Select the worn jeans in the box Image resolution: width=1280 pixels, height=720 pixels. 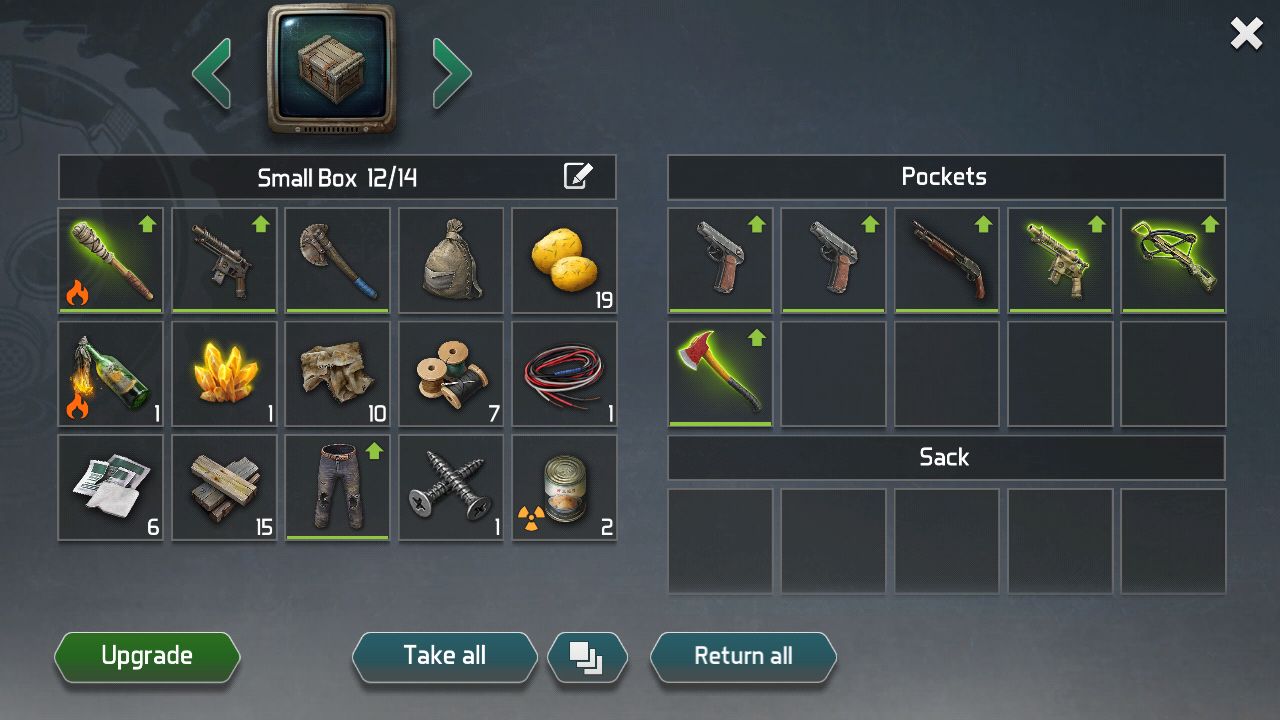click(337, 487)
